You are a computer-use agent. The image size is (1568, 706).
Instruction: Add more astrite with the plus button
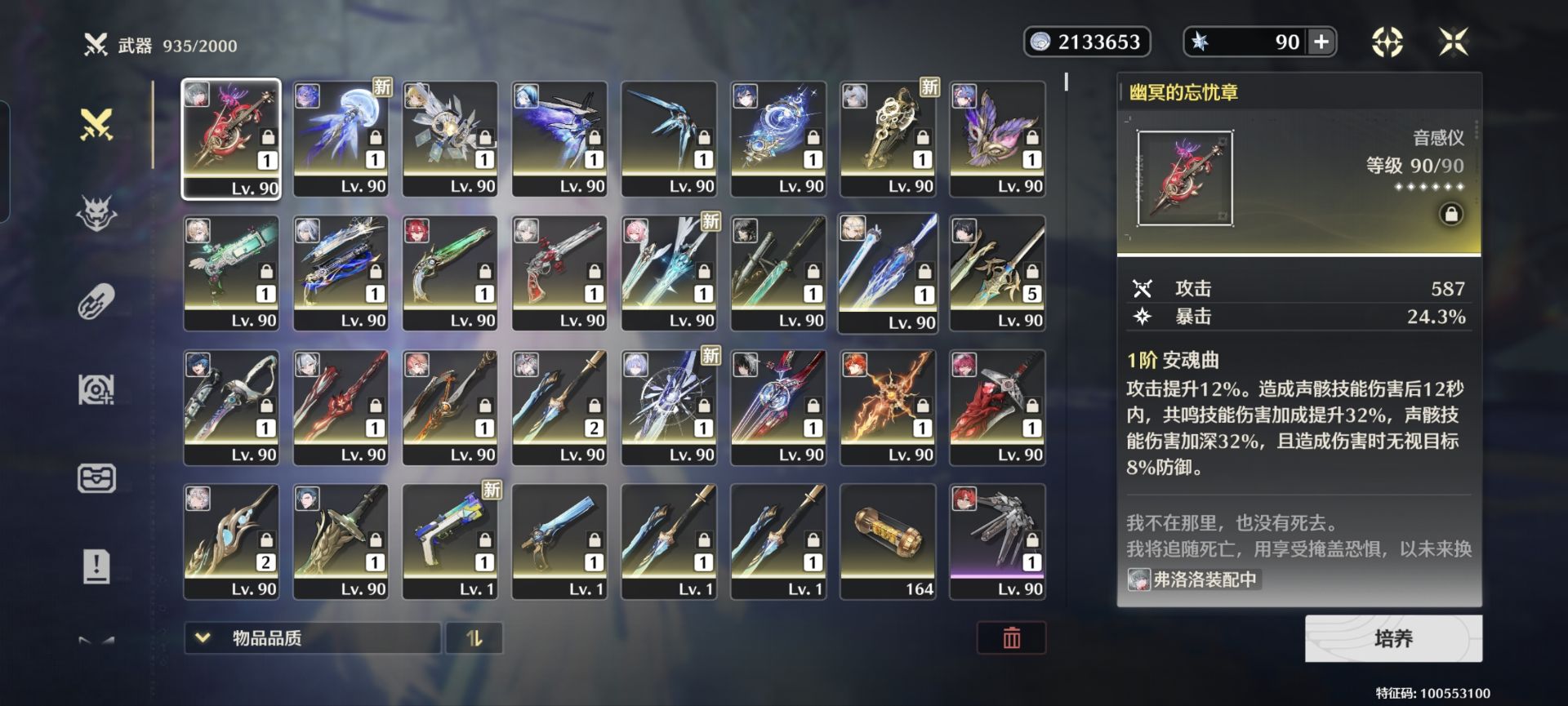click(1321, 42)
